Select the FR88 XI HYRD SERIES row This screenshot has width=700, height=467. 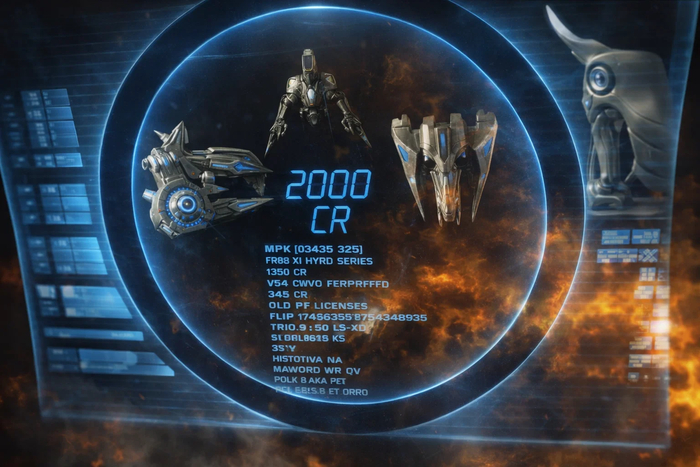point(319,261)
